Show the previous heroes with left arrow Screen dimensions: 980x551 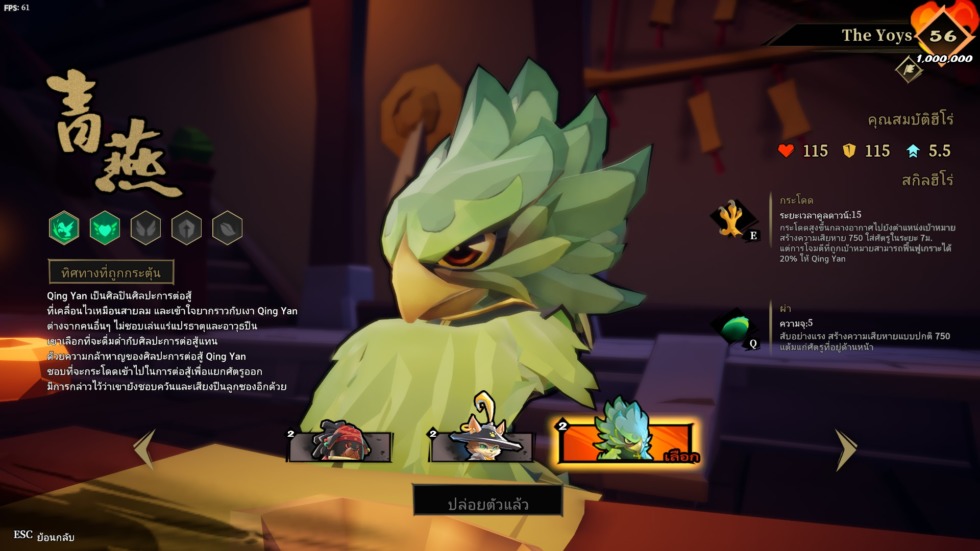tap(145, 449)
